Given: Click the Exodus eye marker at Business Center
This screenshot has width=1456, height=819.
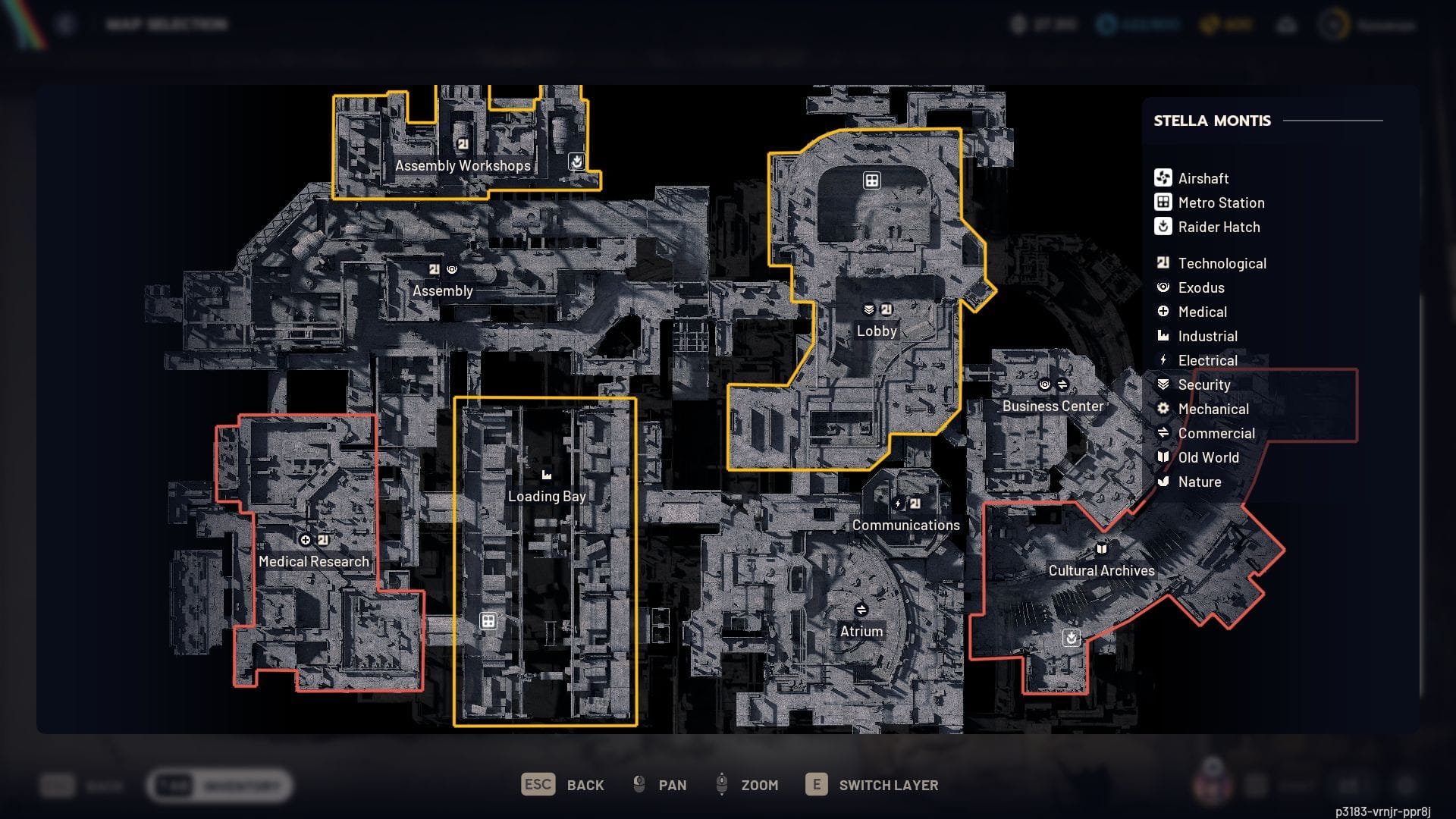Looking at the screenshot, I should point(1045,384).
